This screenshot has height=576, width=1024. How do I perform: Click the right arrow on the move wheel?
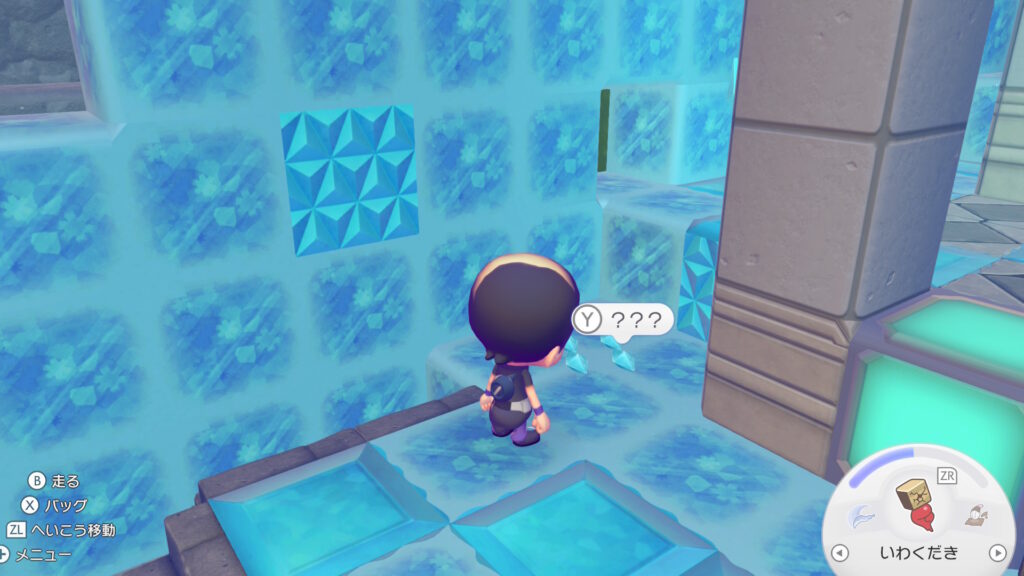[996, 552]
